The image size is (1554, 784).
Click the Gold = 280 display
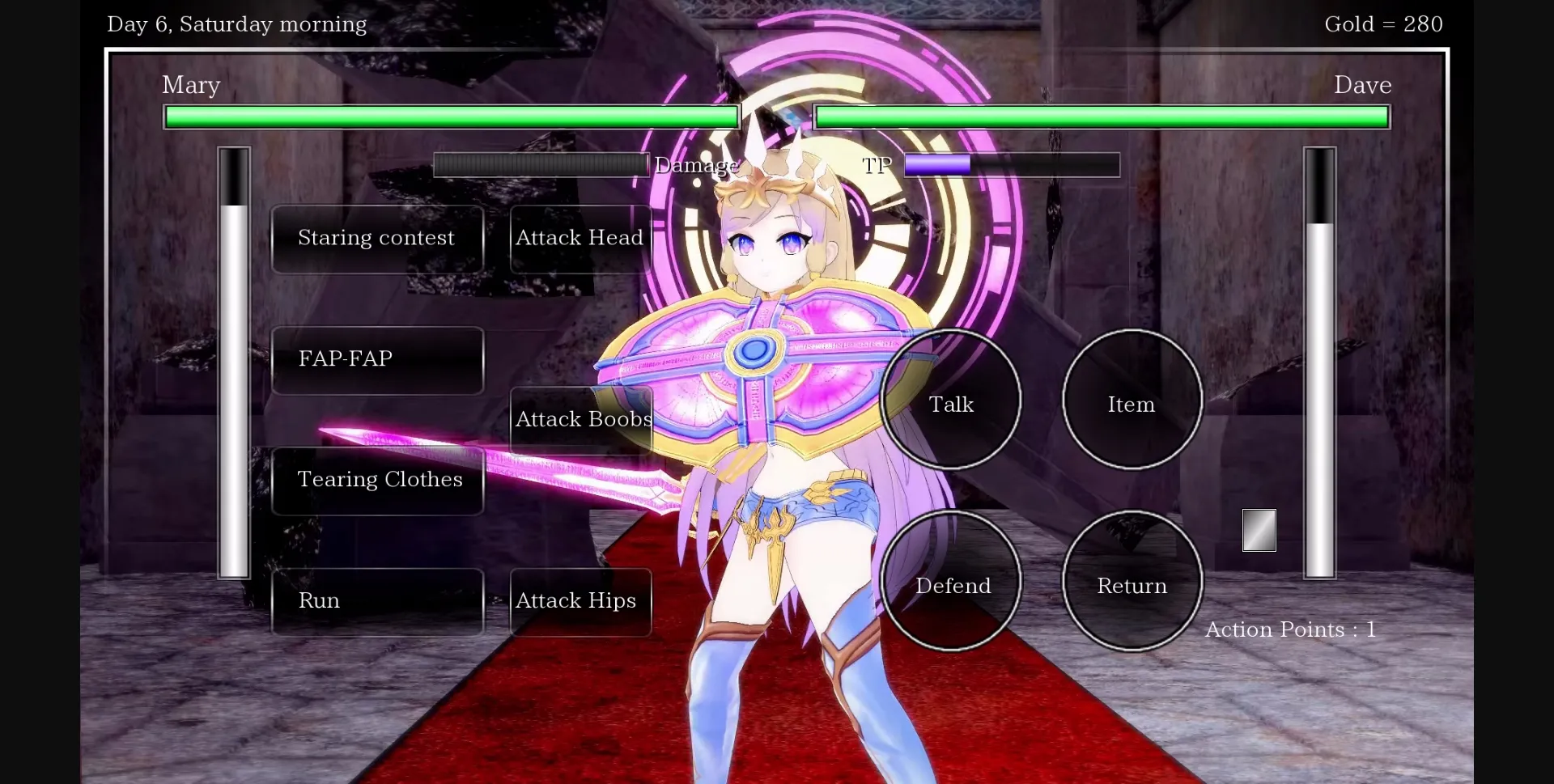1383,23
